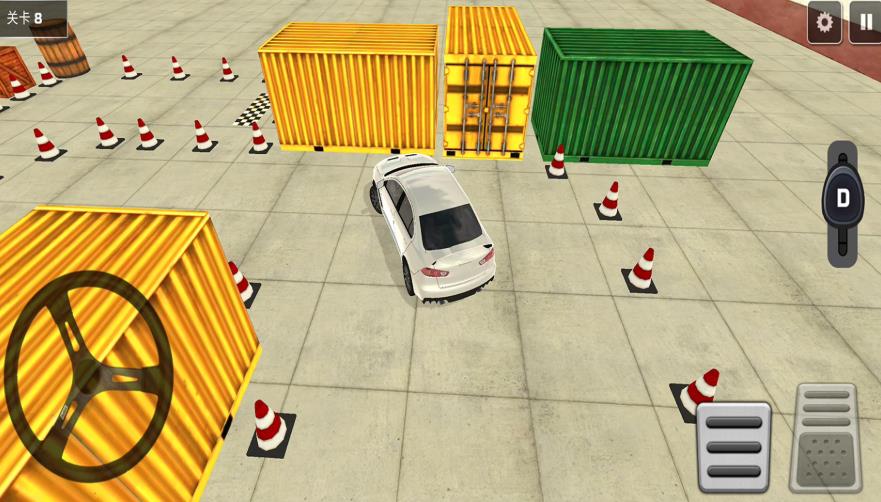Tap the brake pedal
This screenshot has height=502, width=881.
click(x=733, y=446)
